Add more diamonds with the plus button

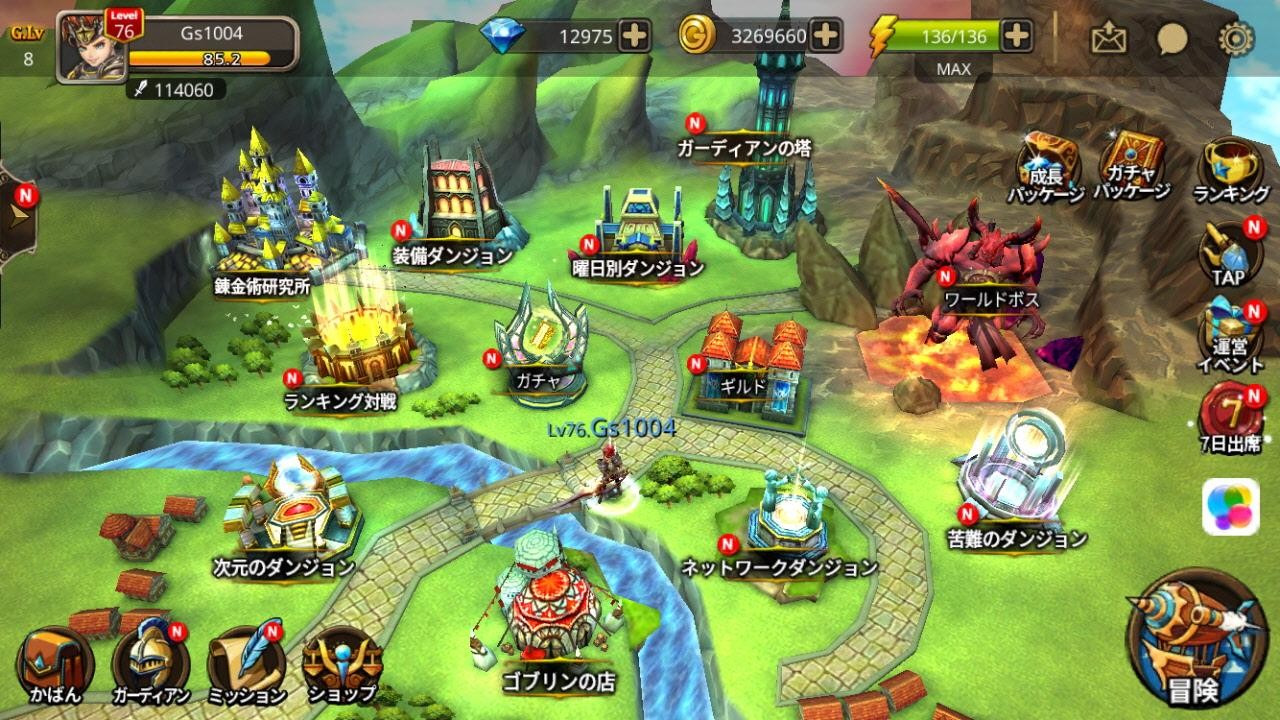(x=634, y=36)
